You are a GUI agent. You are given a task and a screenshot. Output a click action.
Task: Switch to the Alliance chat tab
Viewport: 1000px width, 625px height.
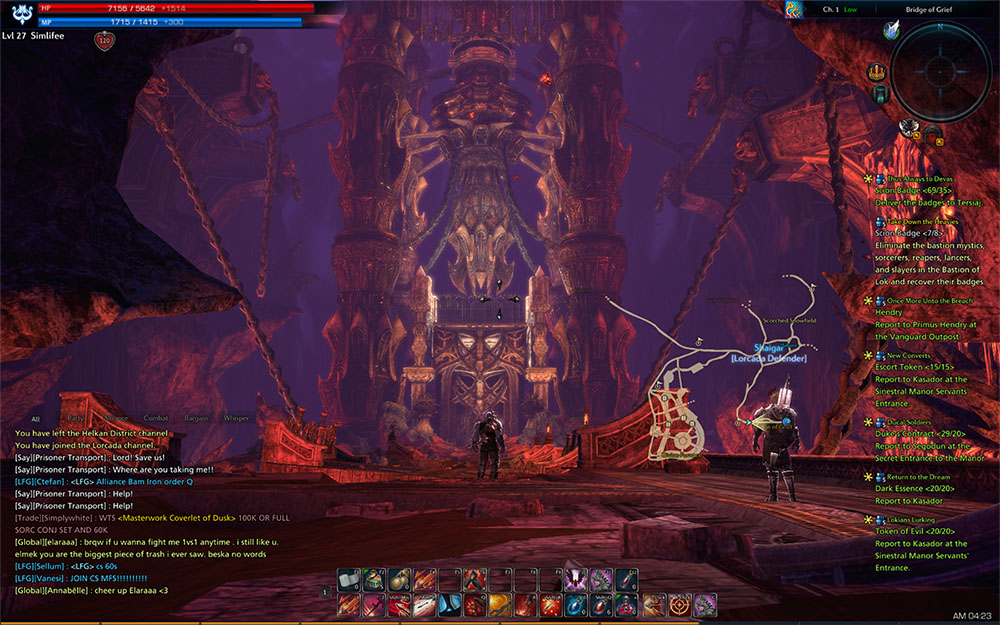pos(116,418)
